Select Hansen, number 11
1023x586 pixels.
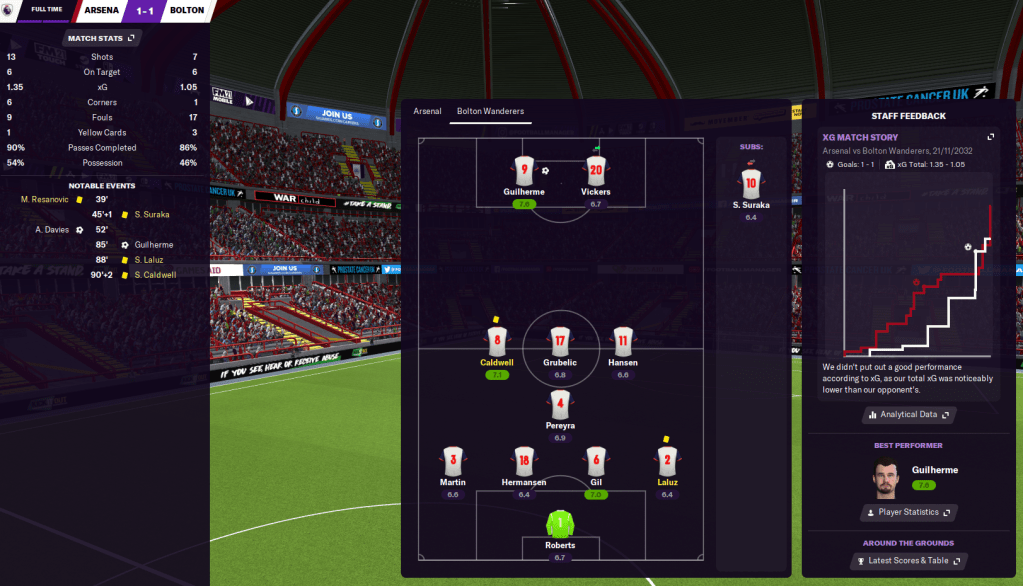click(623, 341)
